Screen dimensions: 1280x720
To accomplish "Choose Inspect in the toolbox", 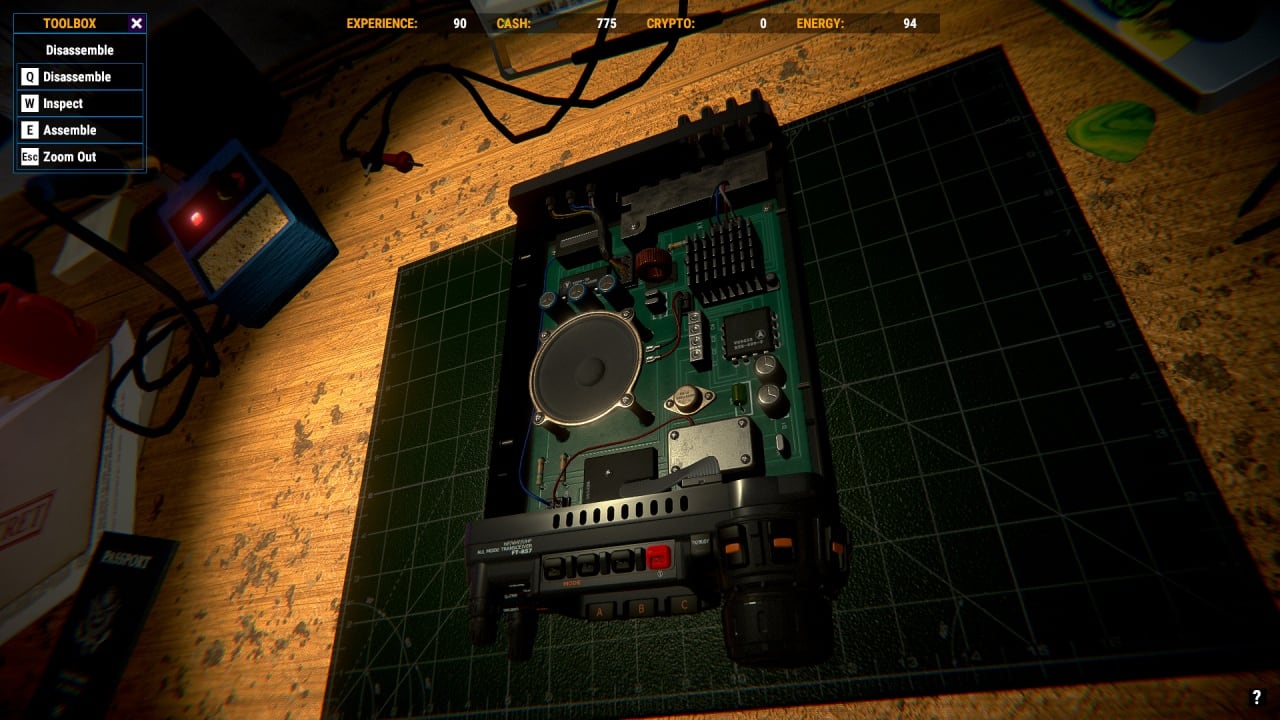I will coord(80,104).
